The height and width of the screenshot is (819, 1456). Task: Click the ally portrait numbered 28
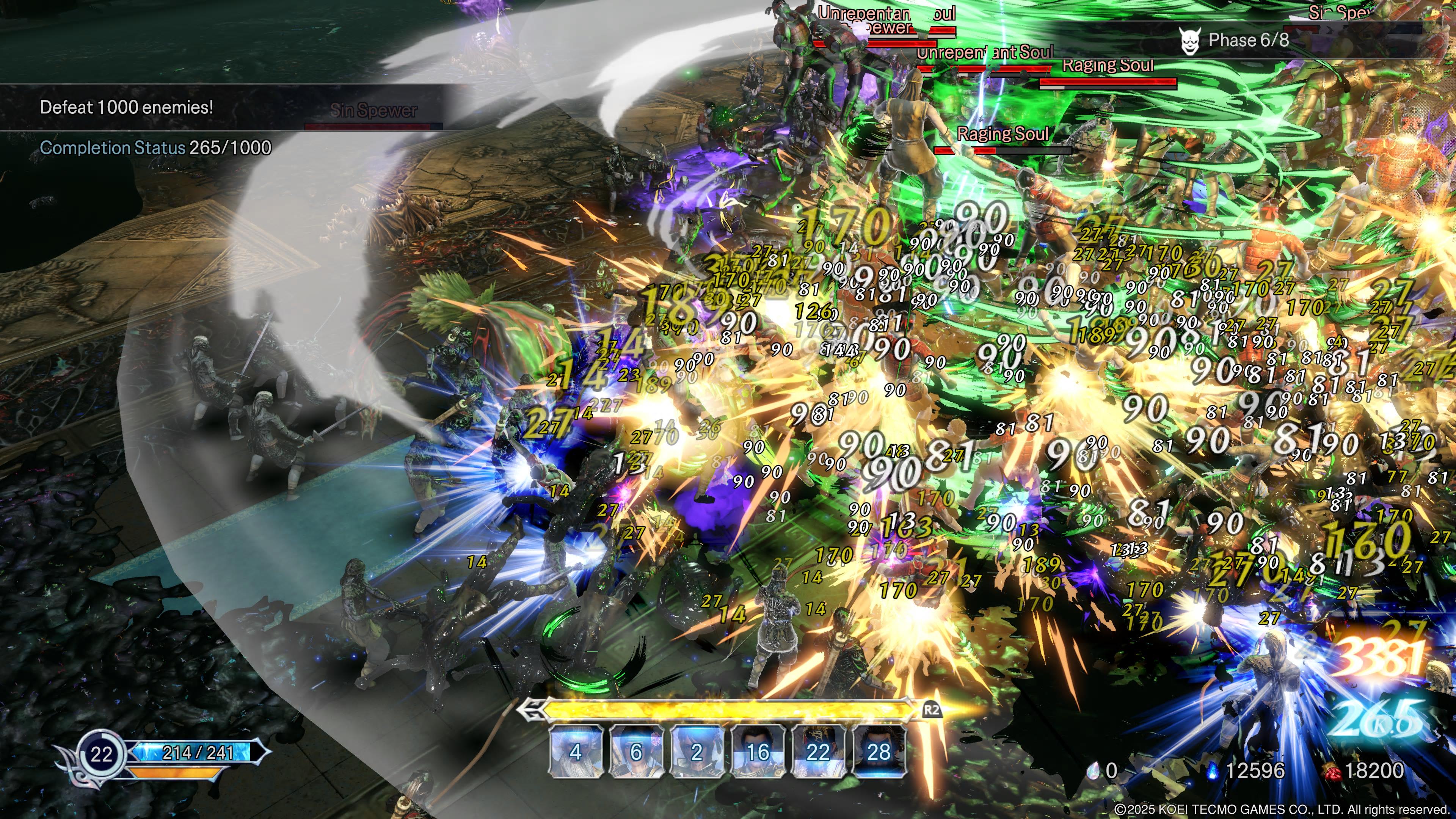pos(879,751)
